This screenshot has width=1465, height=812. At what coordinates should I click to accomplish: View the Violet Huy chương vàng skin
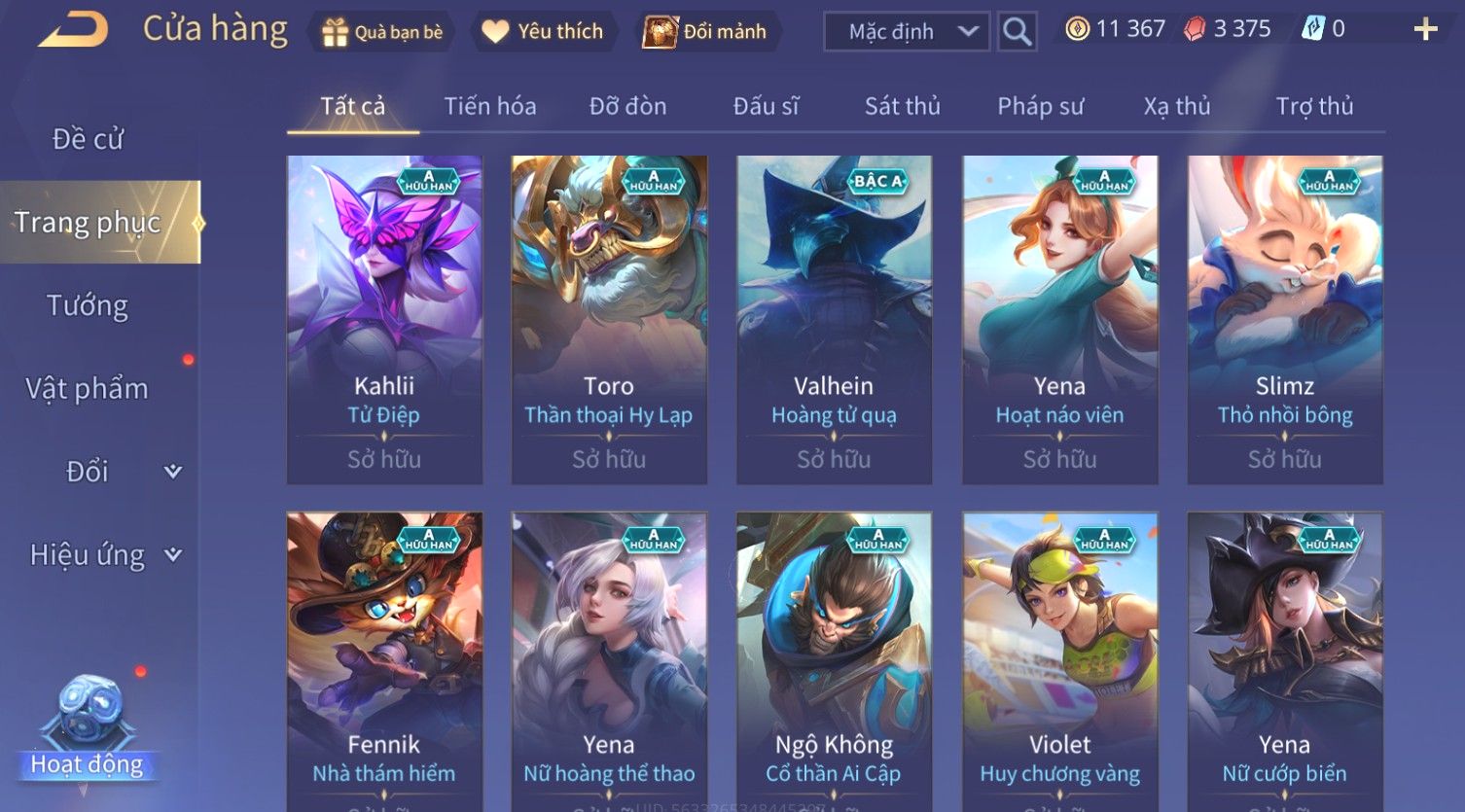1059,661
